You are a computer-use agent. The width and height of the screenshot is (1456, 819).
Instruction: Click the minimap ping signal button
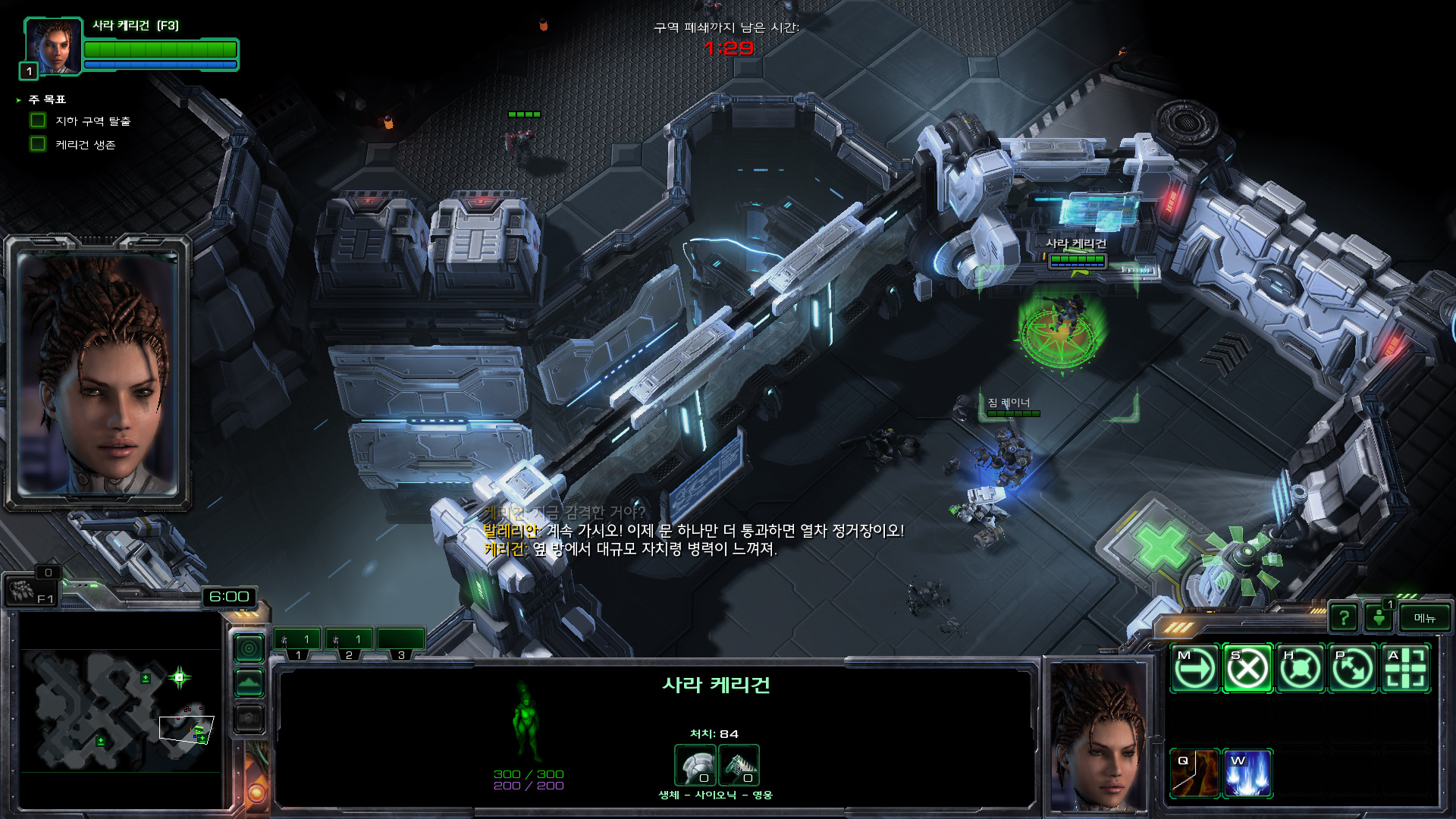(249, 648)
